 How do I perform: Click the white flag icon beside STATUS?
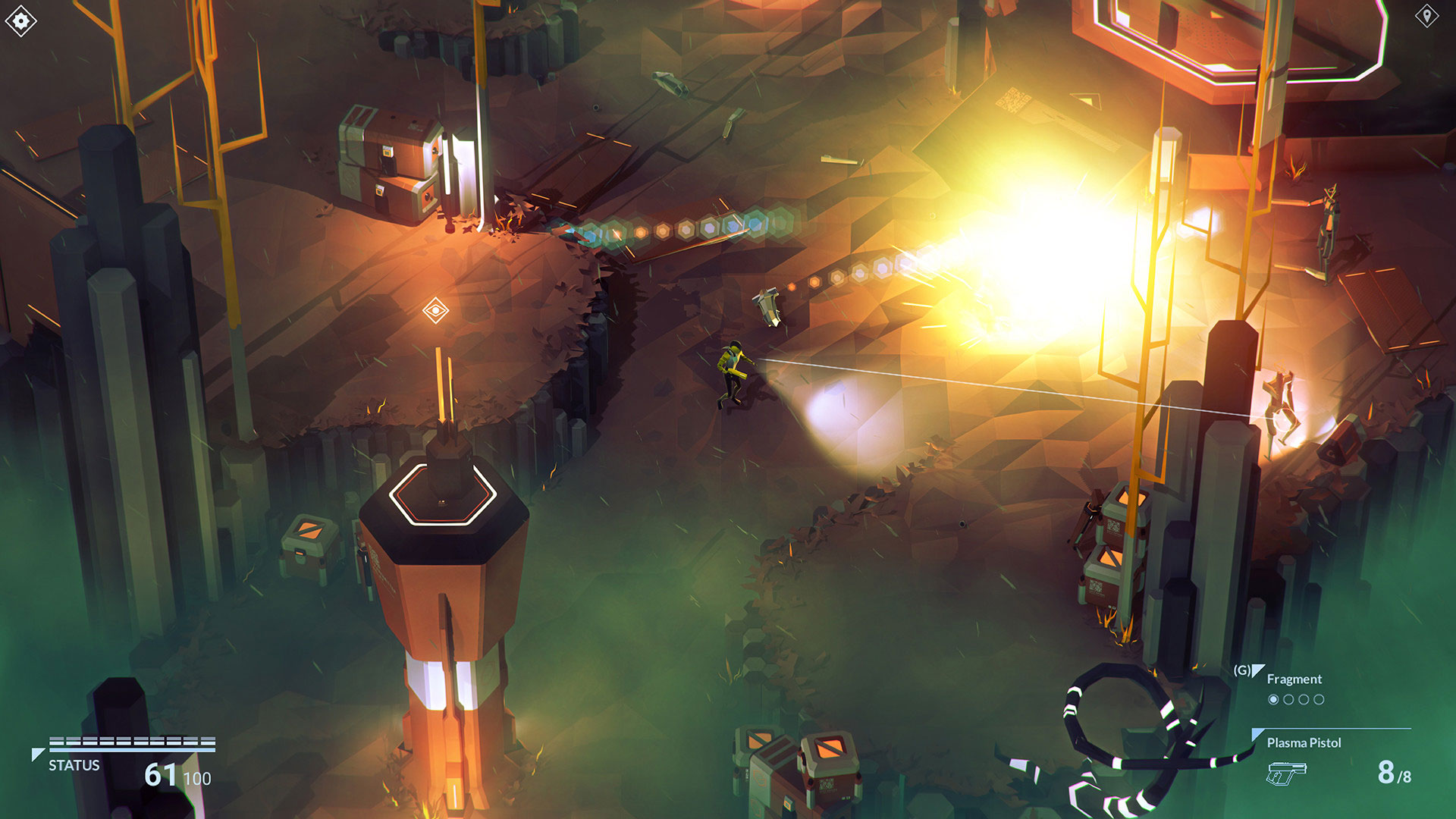click(36, 754)
